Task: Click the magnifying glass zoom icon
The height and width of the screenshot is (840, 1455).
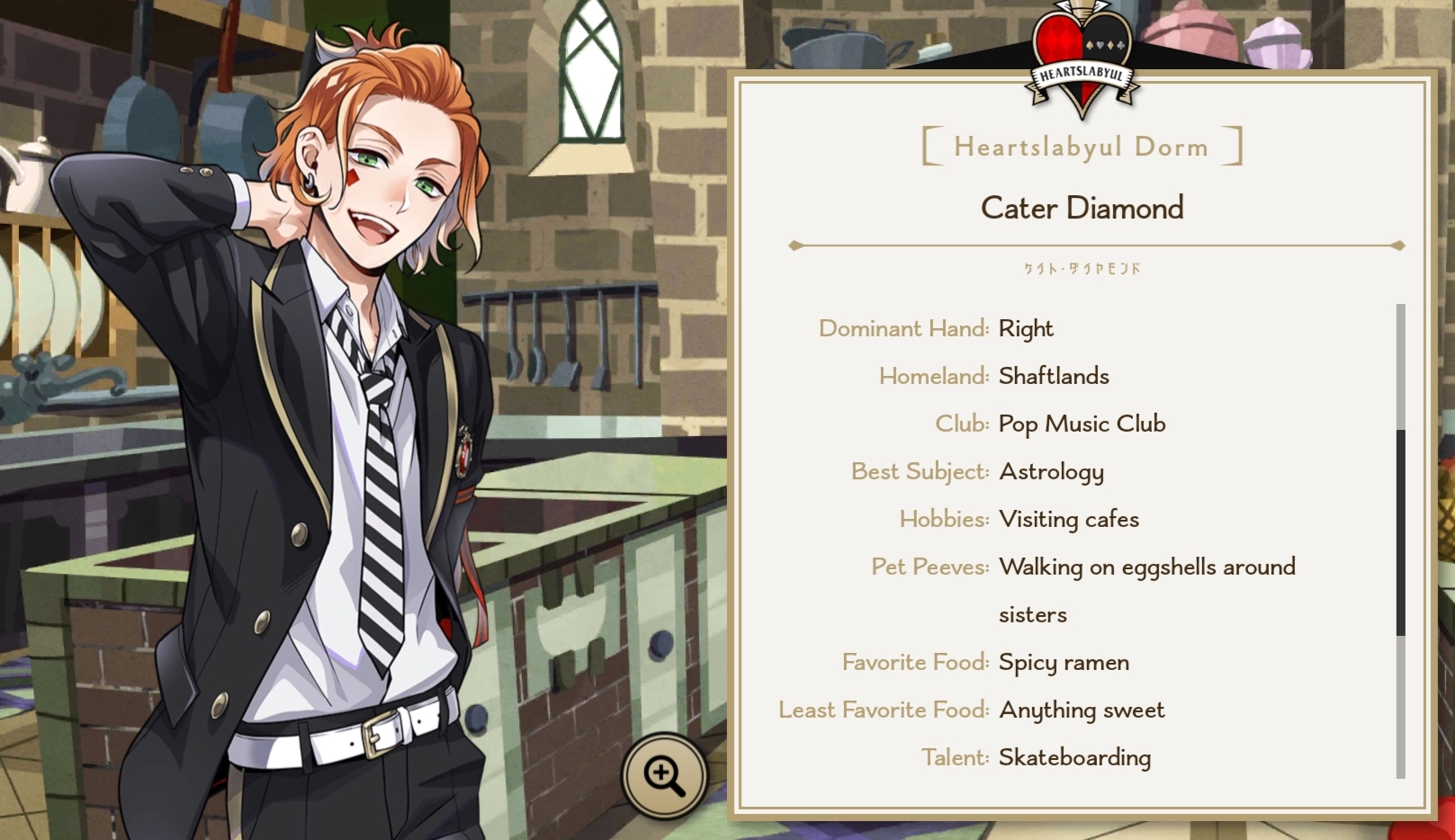Action: click(665, 774)
